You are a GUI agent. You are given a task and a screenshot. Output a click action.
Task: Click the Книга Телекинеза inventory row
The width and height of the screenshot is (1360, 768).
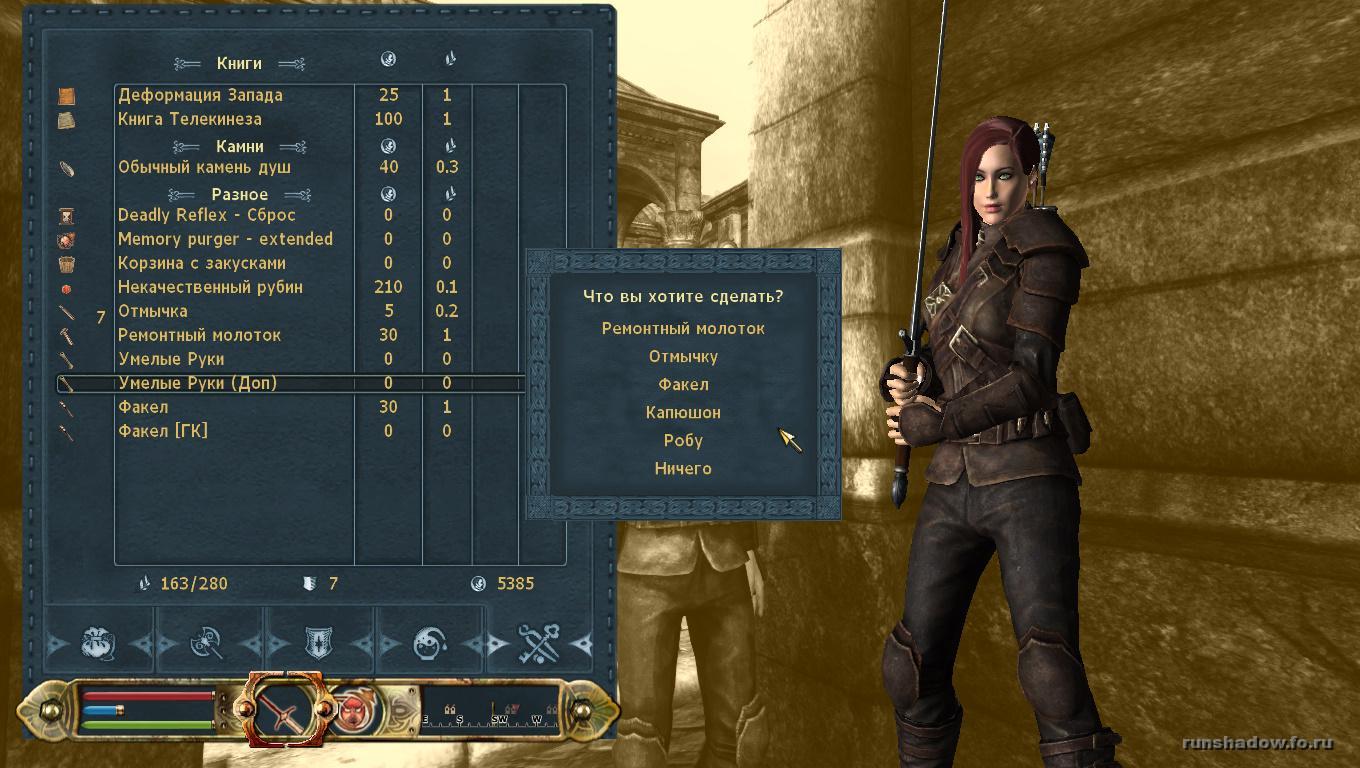(190, 119)
